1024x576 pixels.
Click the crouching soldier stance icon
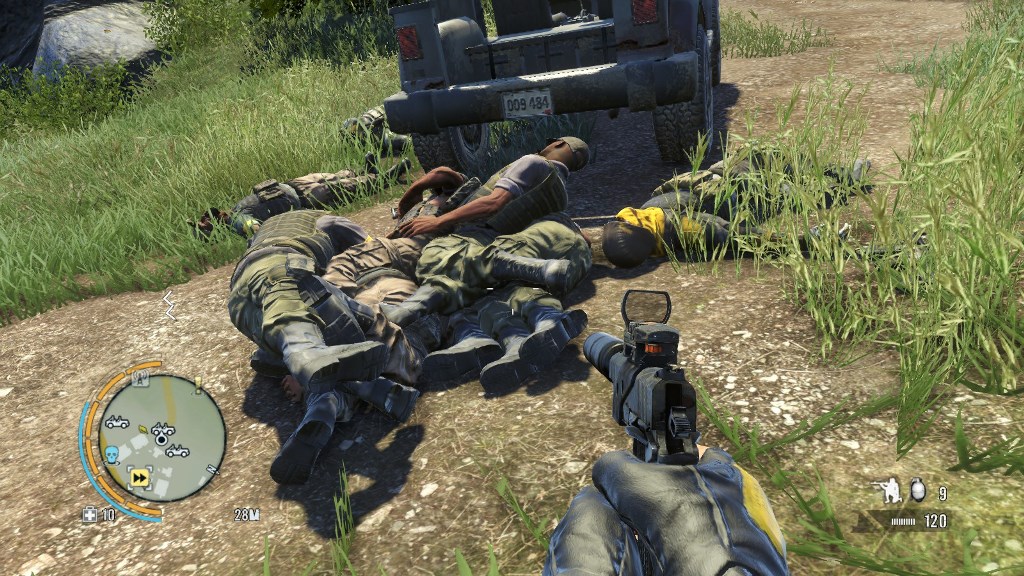coord(887,490)
